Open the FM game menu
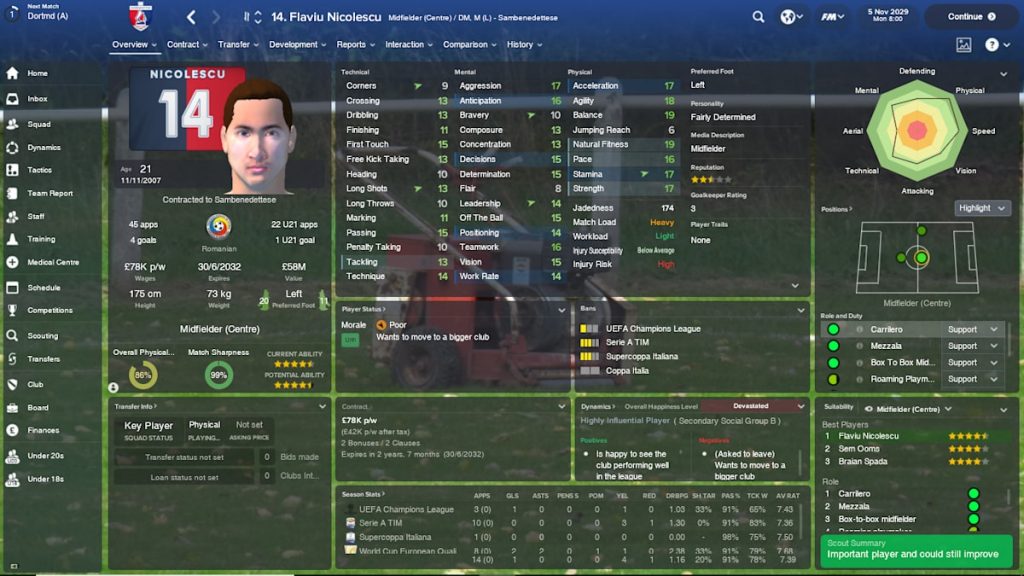The width and height of the screenshot is (1024, 576). 828,17
